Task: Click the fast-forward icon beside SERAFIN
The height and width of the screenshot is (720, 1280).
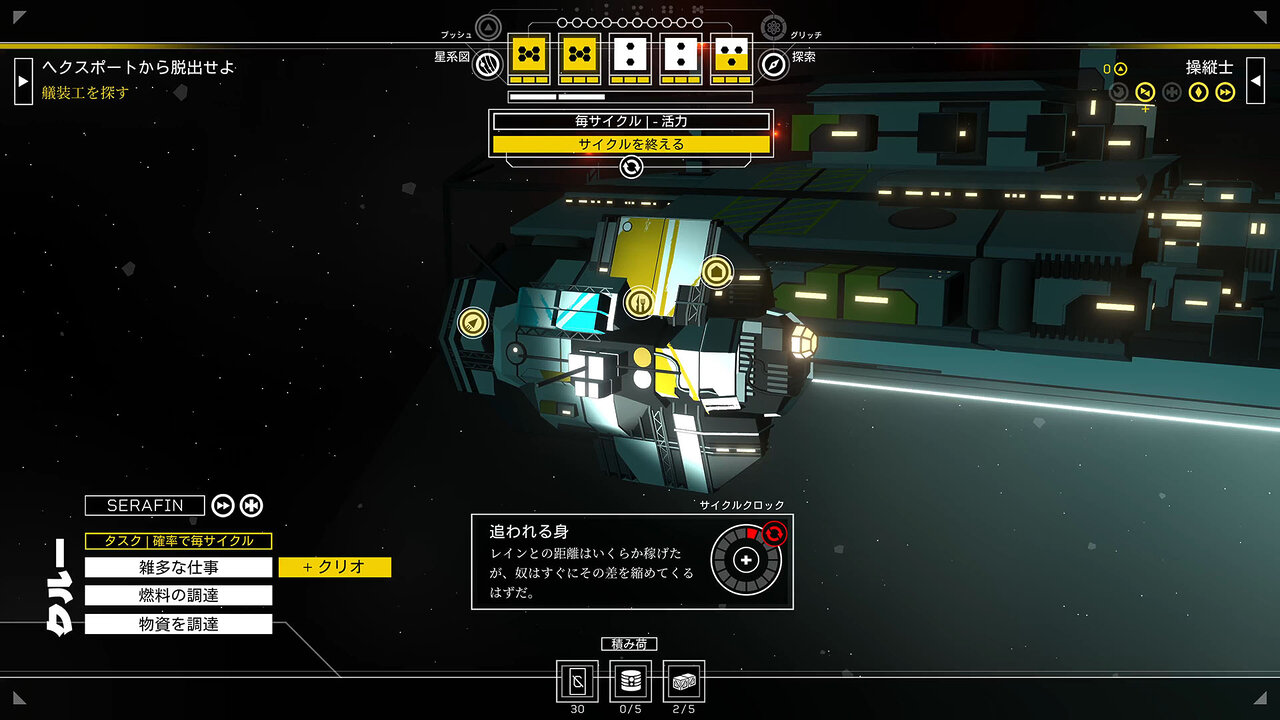Action: click(x=223, y=506)
